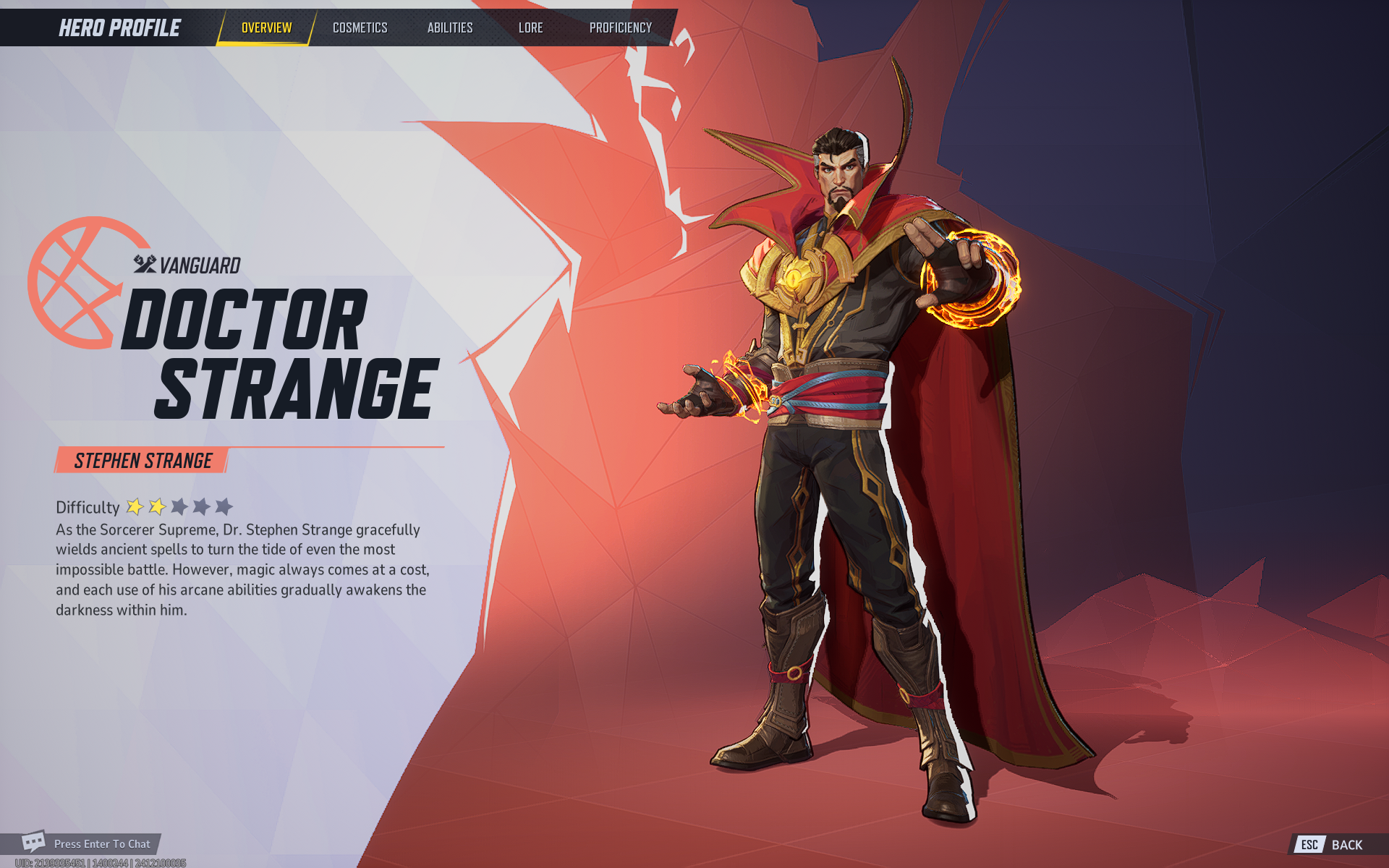Go back using the Back button
Viewport: 1389px width, 868px height.
pos(1337,844)
